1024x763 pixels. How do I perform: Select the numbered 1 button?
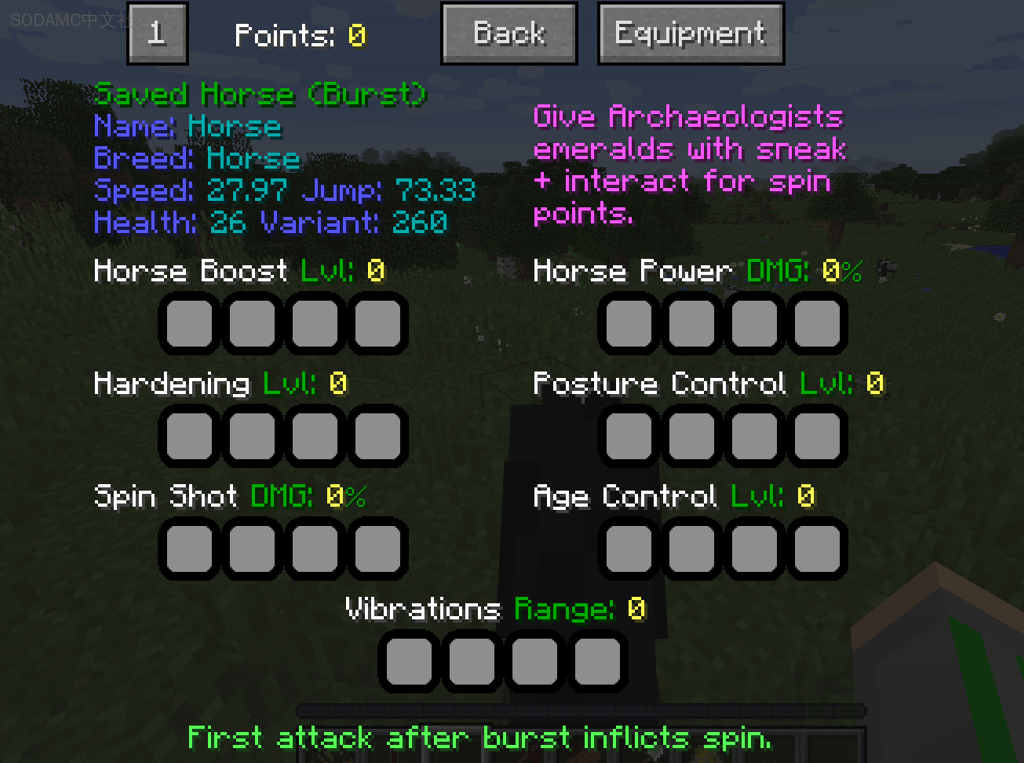(157, 34)
